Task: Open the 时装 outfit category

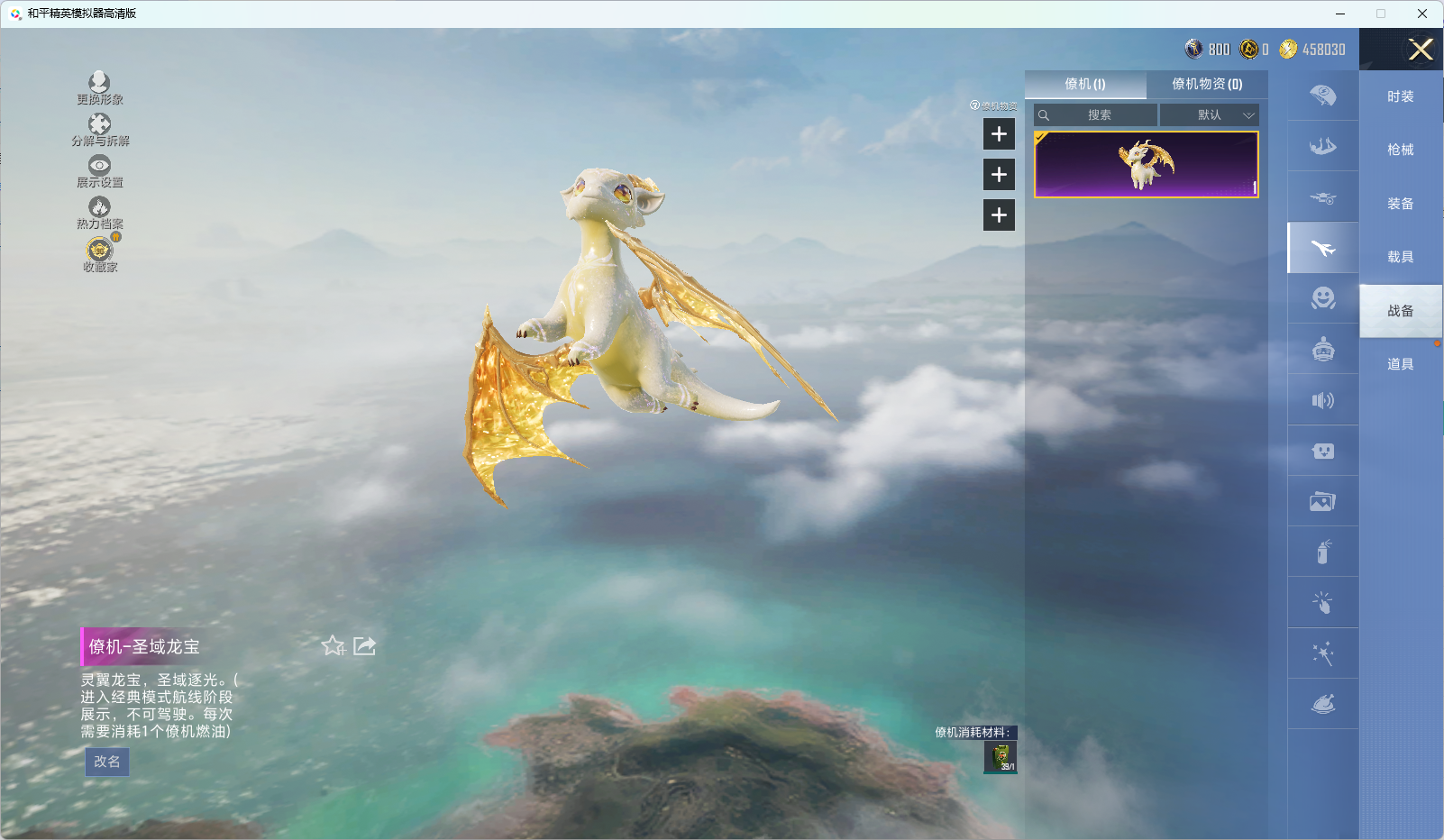Action: [x=1400, y=96]
